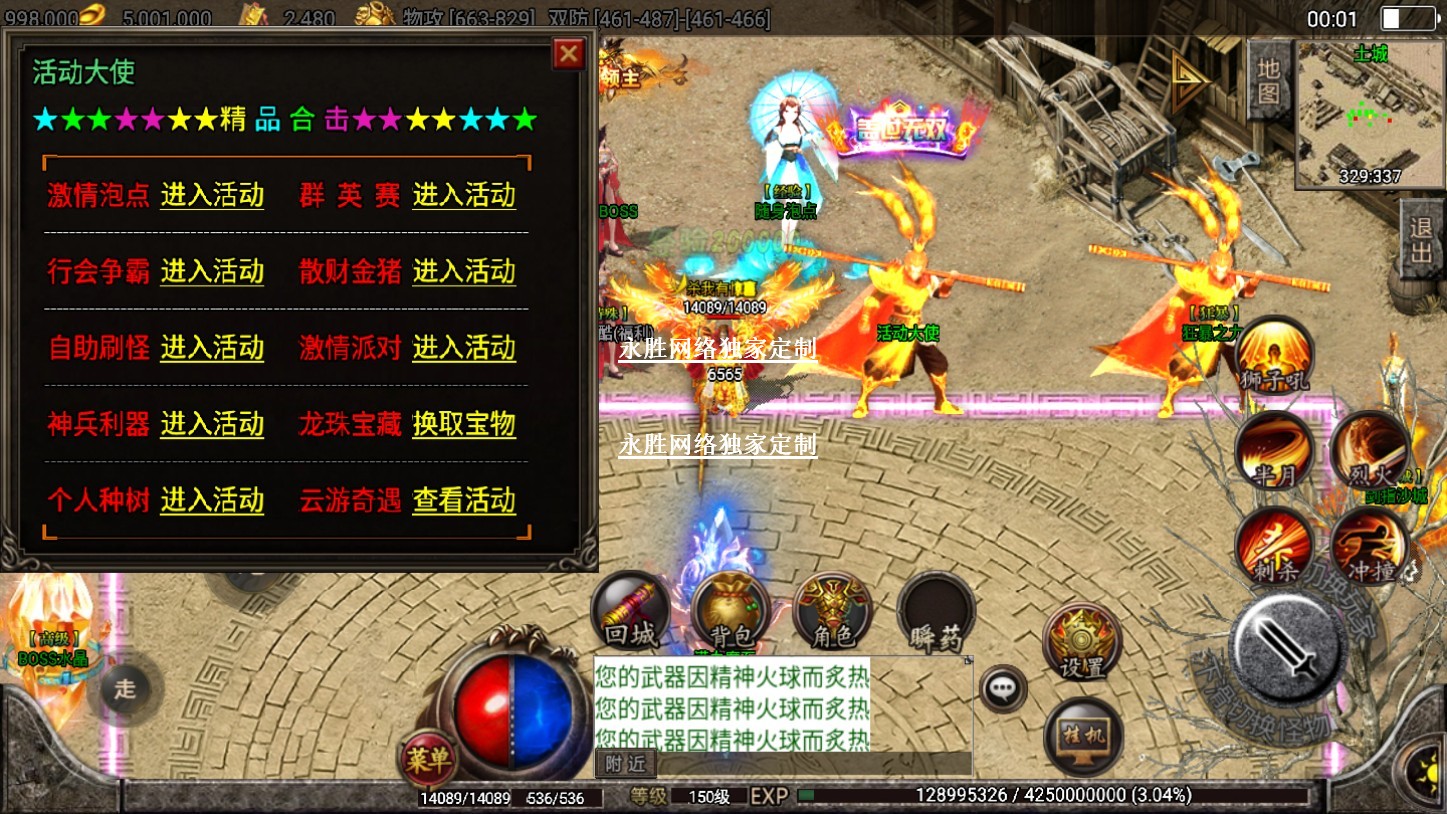Enter the 群英赛 activity

[464, 195]
